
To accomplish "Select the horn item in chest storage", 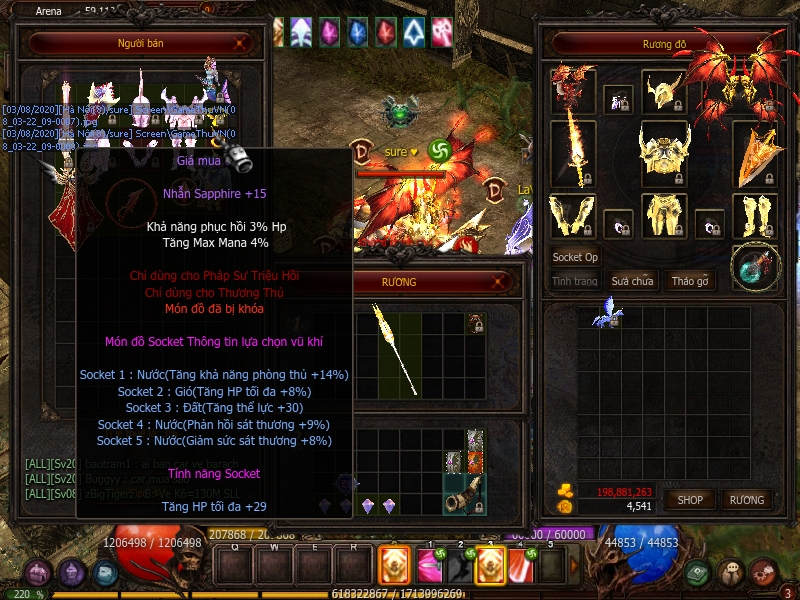I will tap(466, 495).
